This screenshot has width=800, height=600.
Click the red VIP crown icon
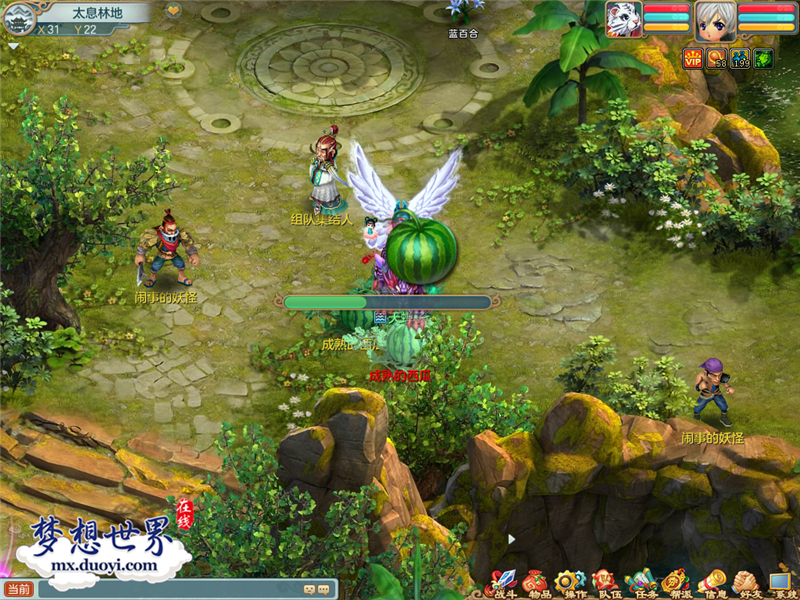click(692, 58)
